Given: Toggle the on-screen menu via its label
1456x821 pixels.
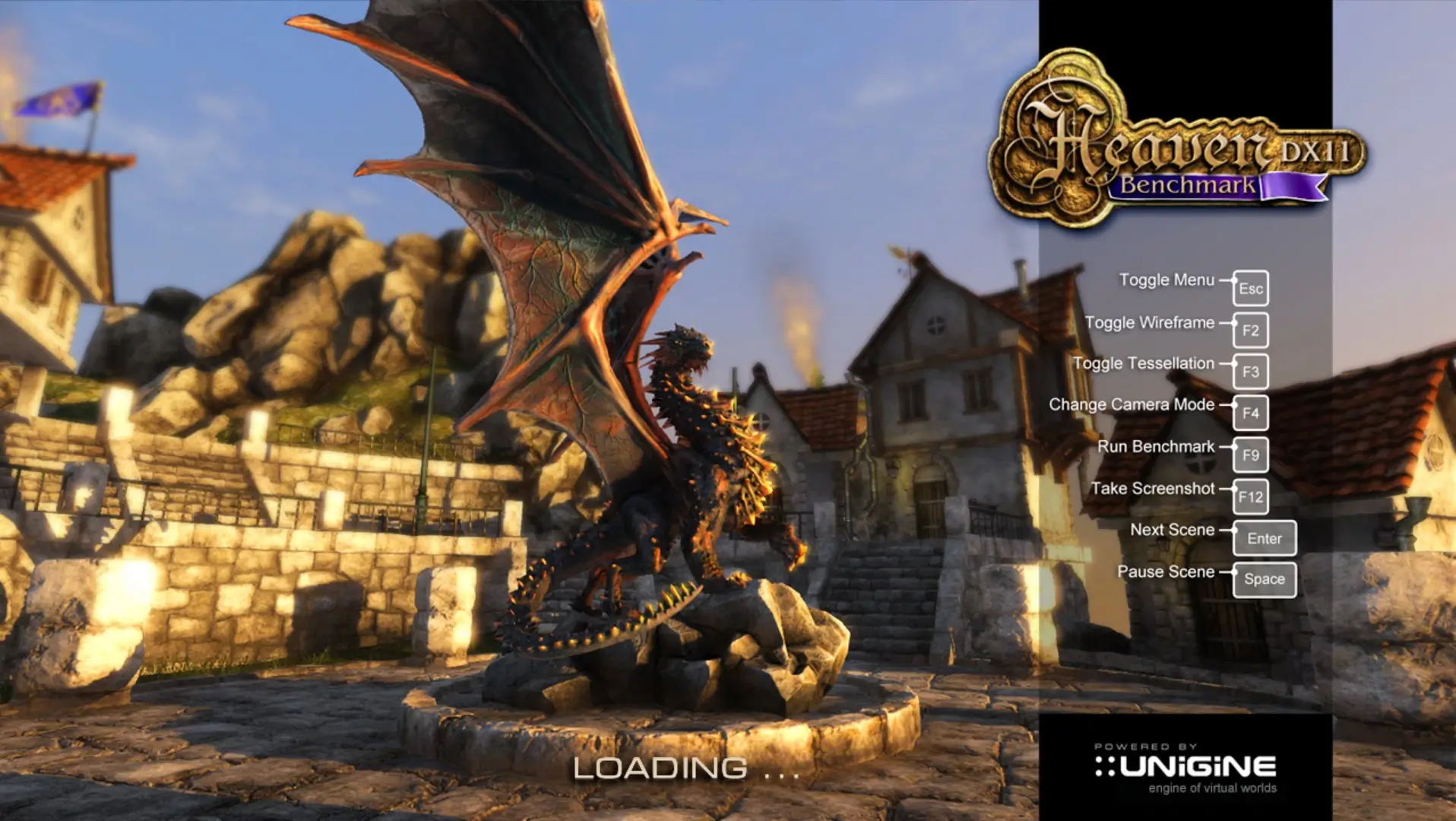Looking at the screenshot, I should tap(1168, 279).
